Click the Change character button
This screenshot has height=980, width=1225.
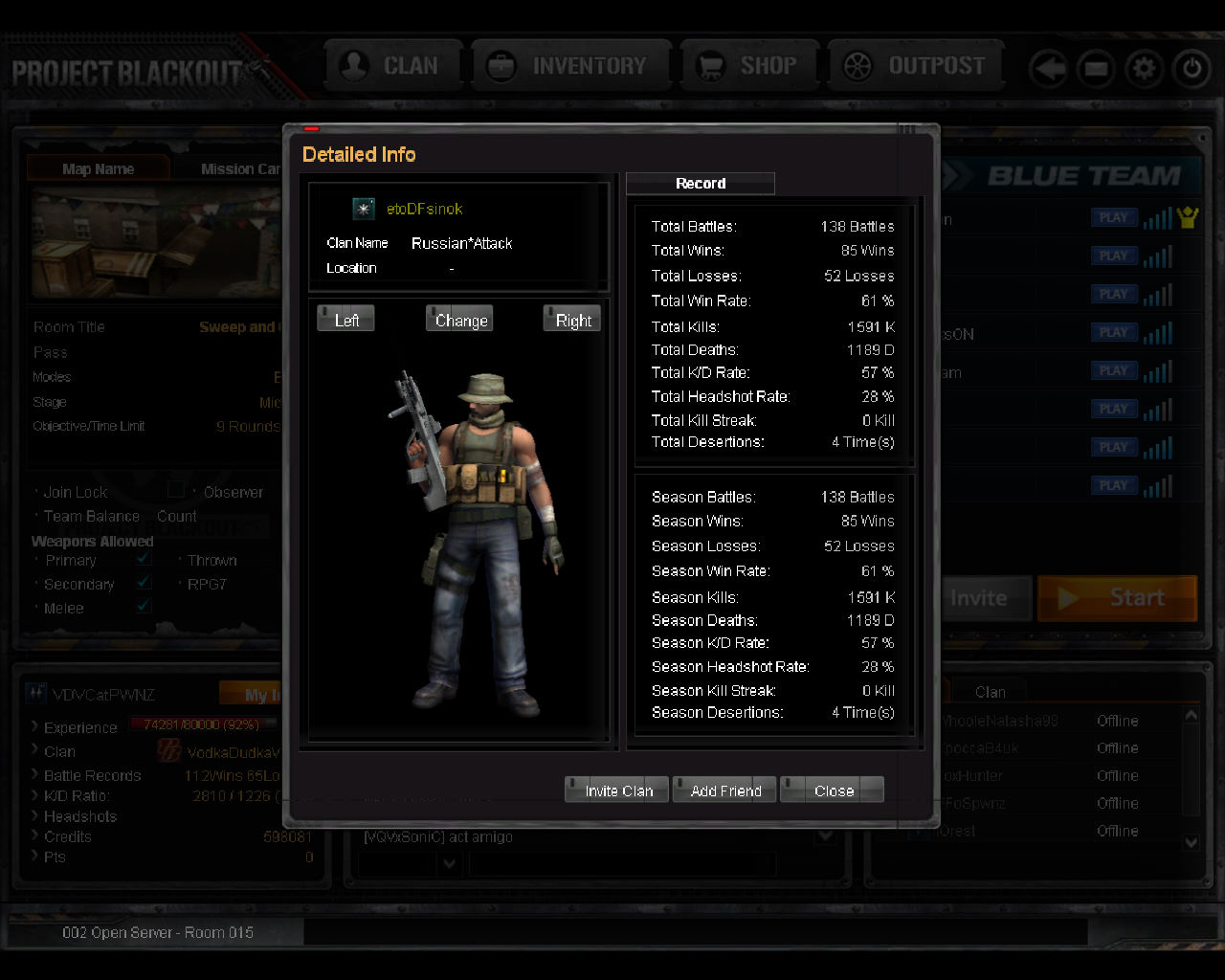460,320
